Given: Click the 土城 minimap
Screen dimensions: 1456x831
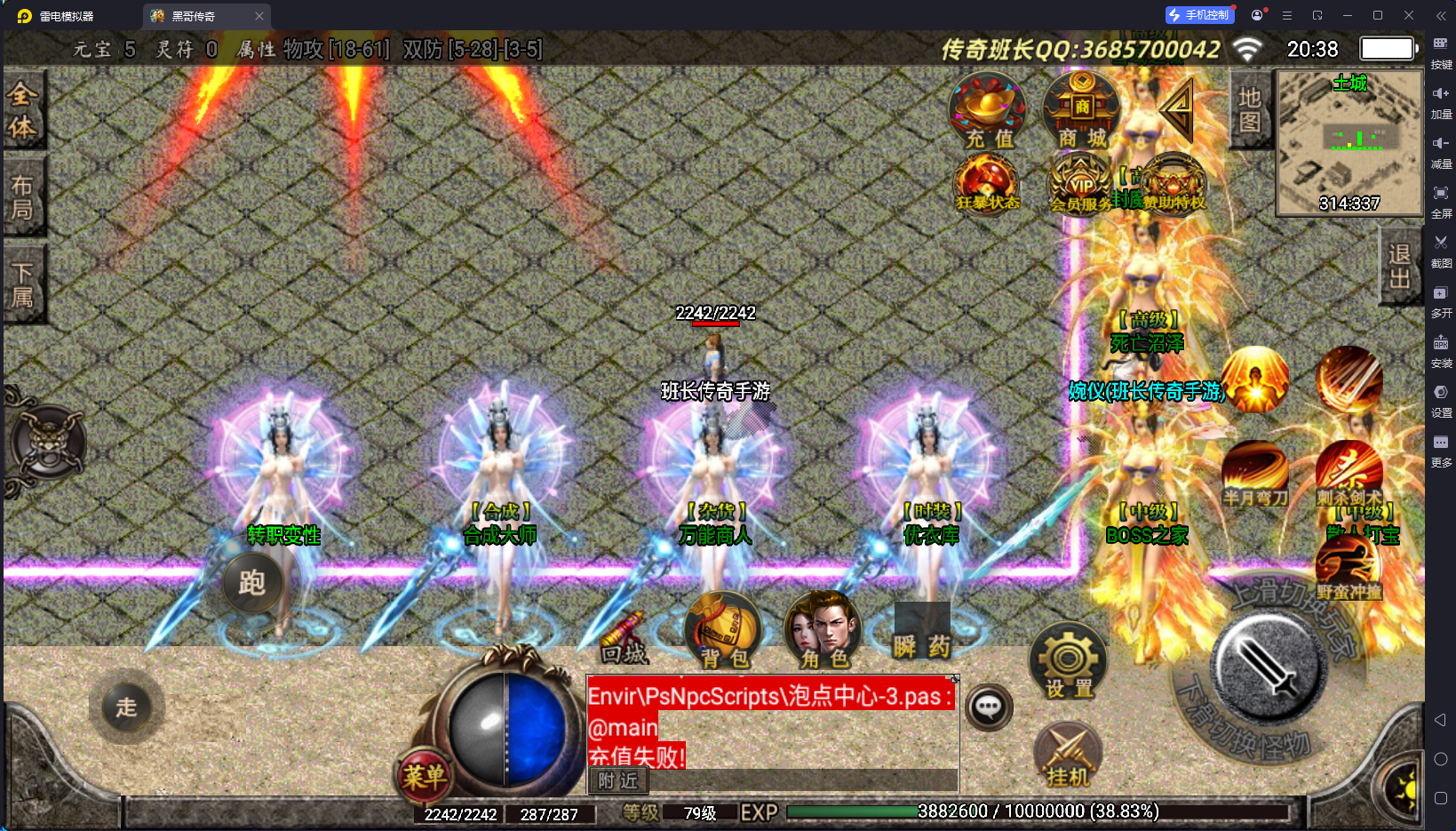Looking at the screenshot, I should point(1349,143).
